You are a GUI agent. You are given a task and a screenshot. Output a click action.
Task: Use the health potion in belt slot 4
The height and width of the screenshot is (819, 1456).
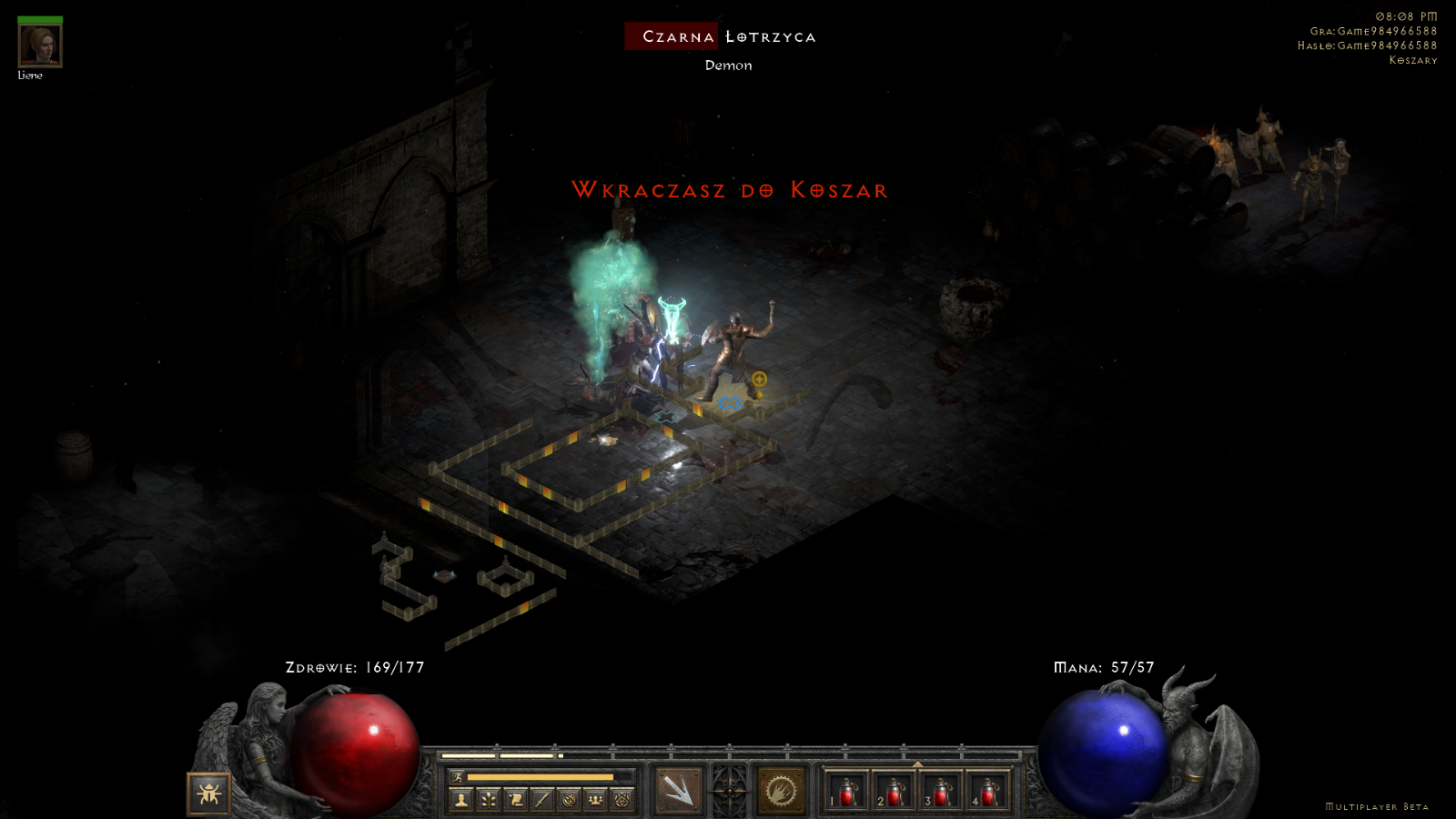988,791
